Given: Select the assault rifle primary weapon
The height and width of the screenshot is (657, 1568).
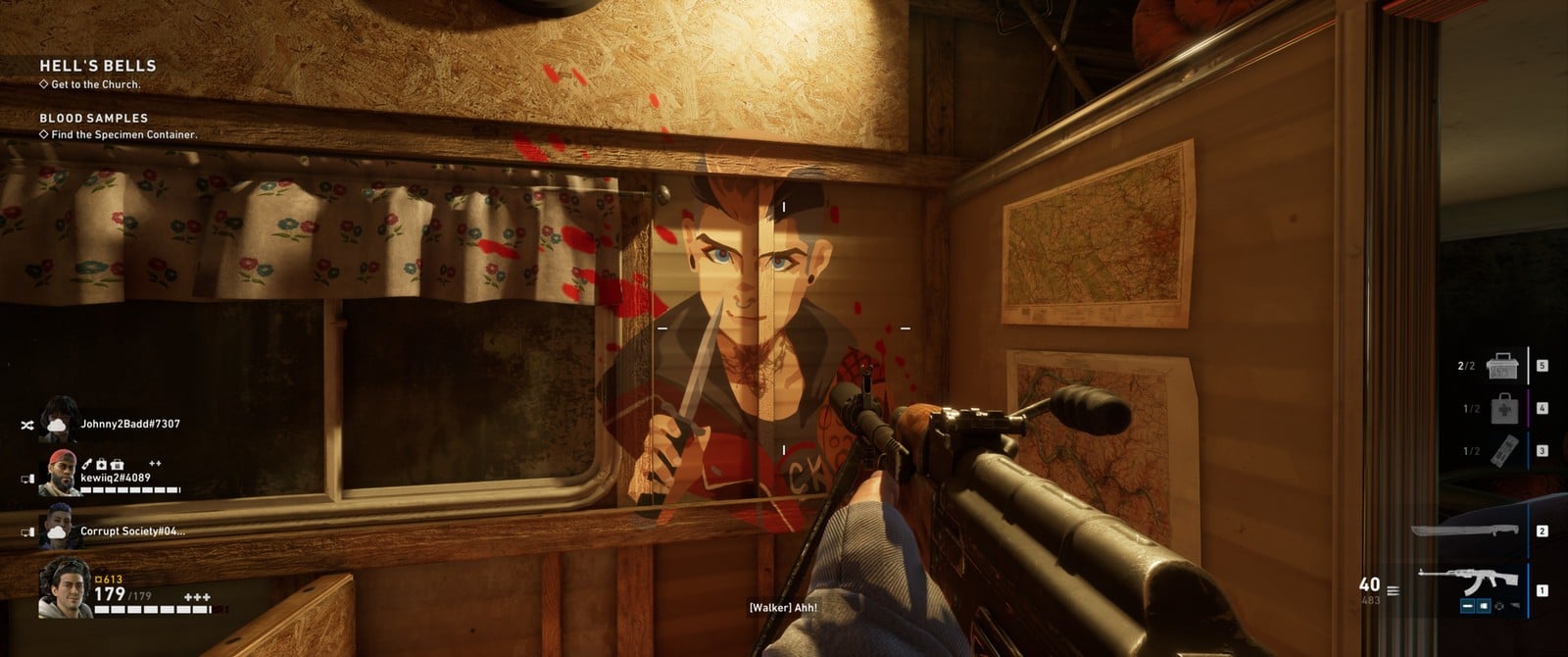Looking at the screenshot, I should 1468,583.
